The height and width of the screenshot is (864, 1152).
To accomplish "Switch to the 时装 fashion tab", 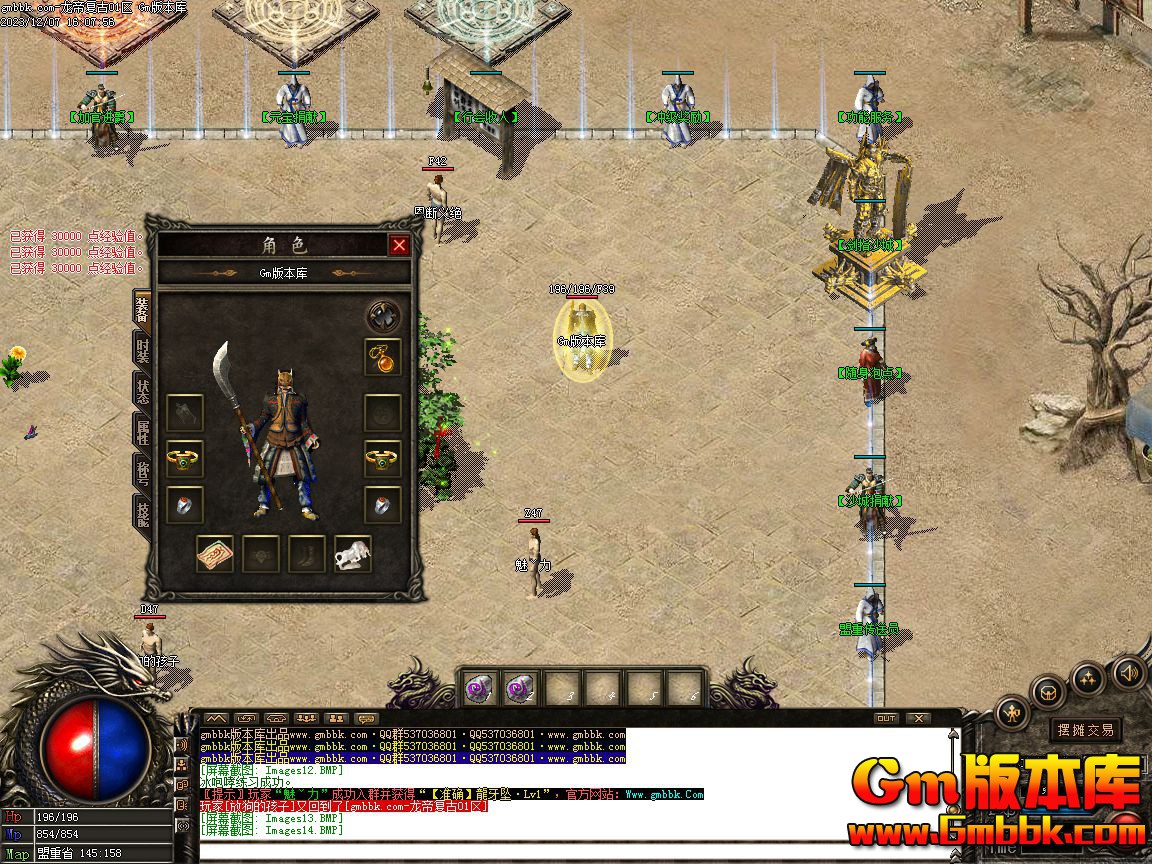I will (x=143, y=351).
